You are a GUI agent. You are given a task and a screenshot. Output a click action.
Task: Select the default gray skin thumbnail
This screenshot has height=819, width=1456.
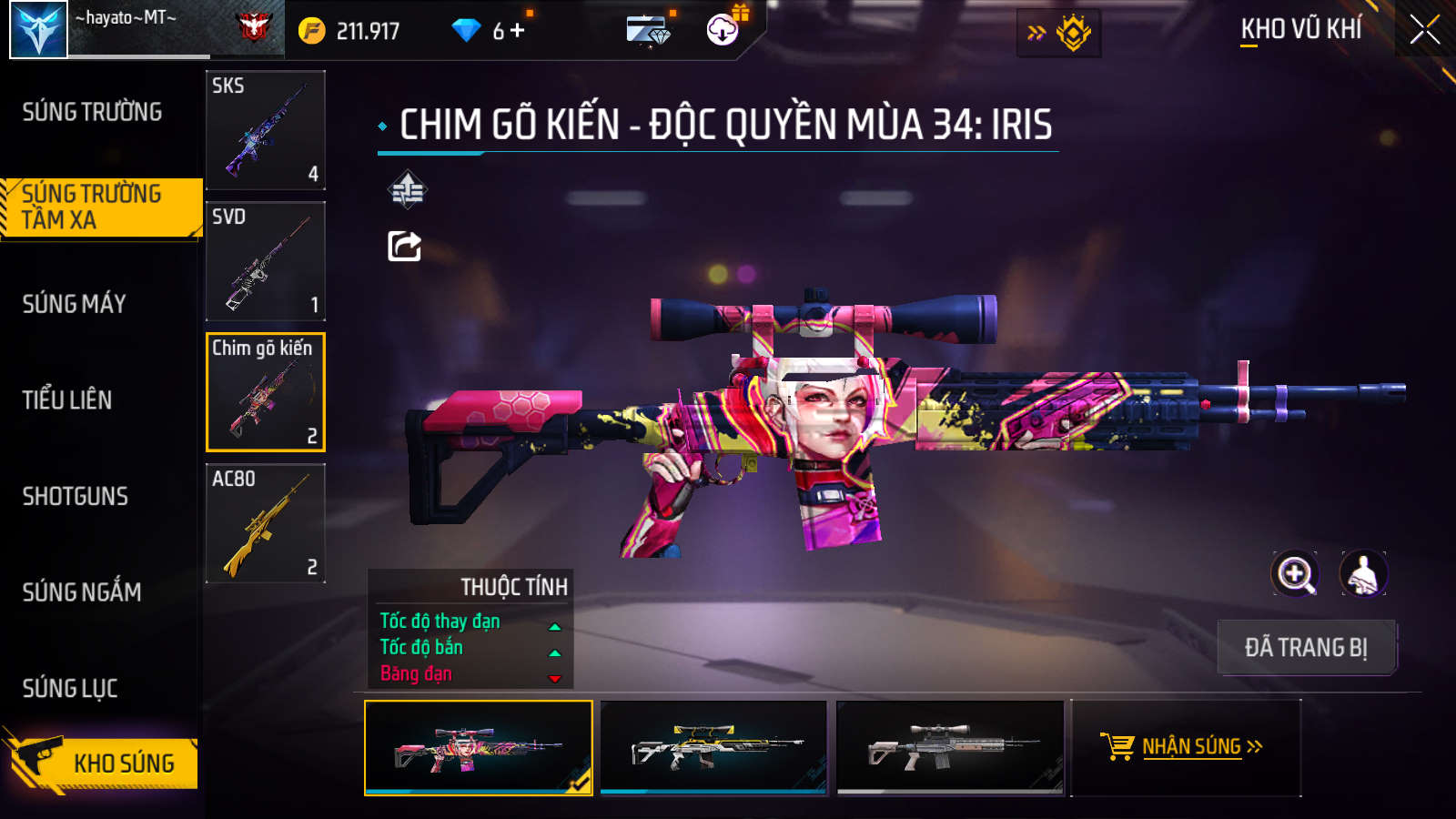950,747
